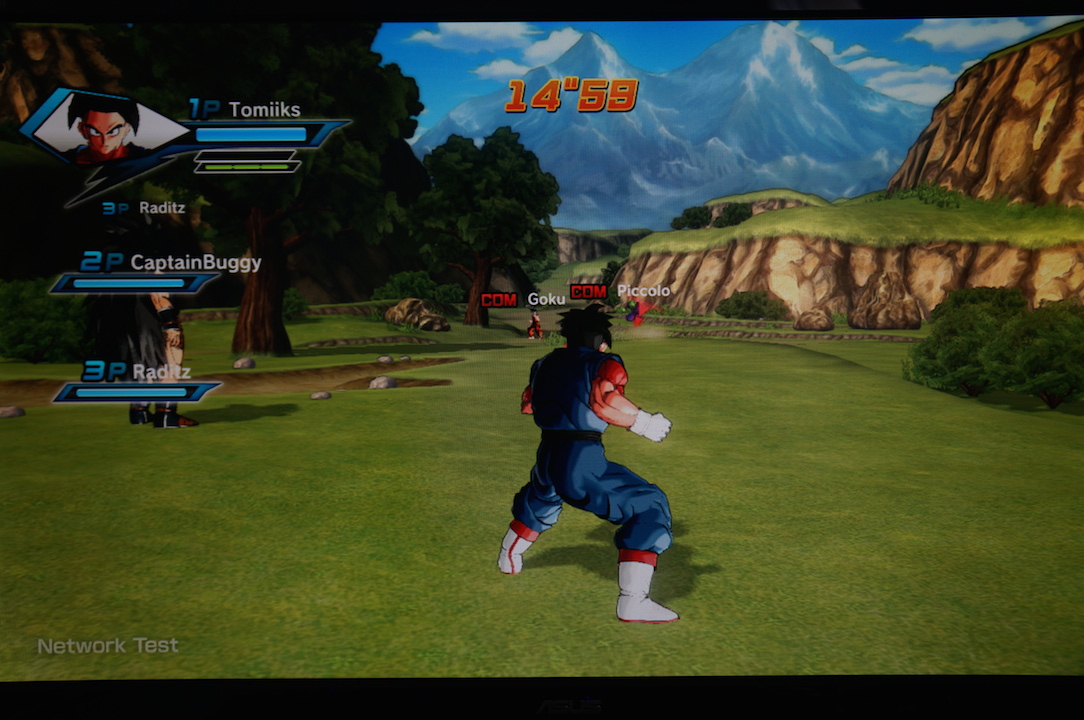Select the 2P CaptainBuggy ally panel
Viewport: 1084px width, 720px height.
(x=150, y=272)
